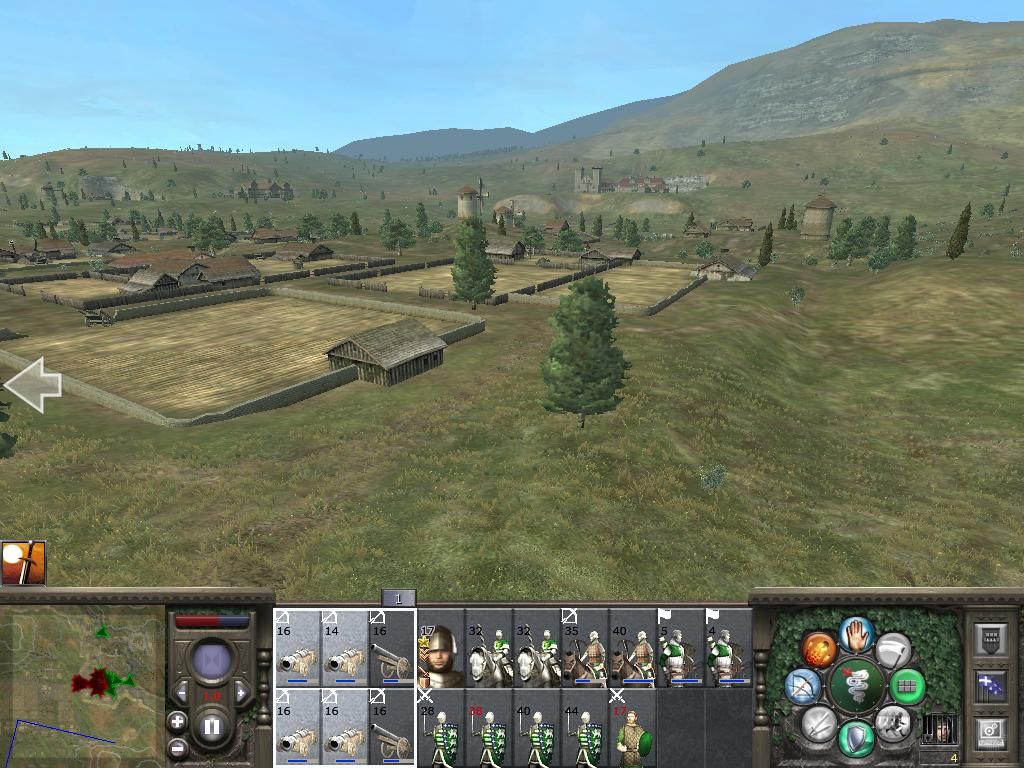The height and width of the screenshot is (768, 1024).
Task: Click the sunset sword icon above minimap
Action: click(x=23, y=563)
